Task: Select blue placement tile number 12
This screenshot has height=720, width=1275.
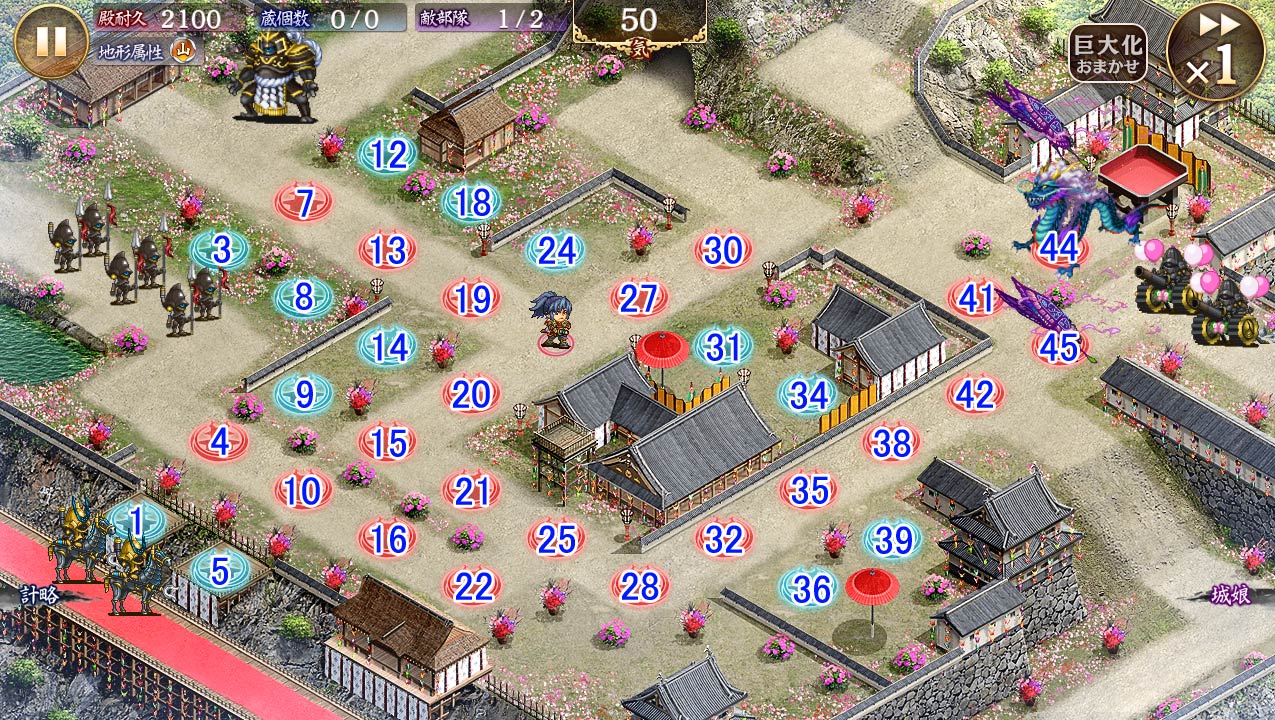Action: [388, 155]
